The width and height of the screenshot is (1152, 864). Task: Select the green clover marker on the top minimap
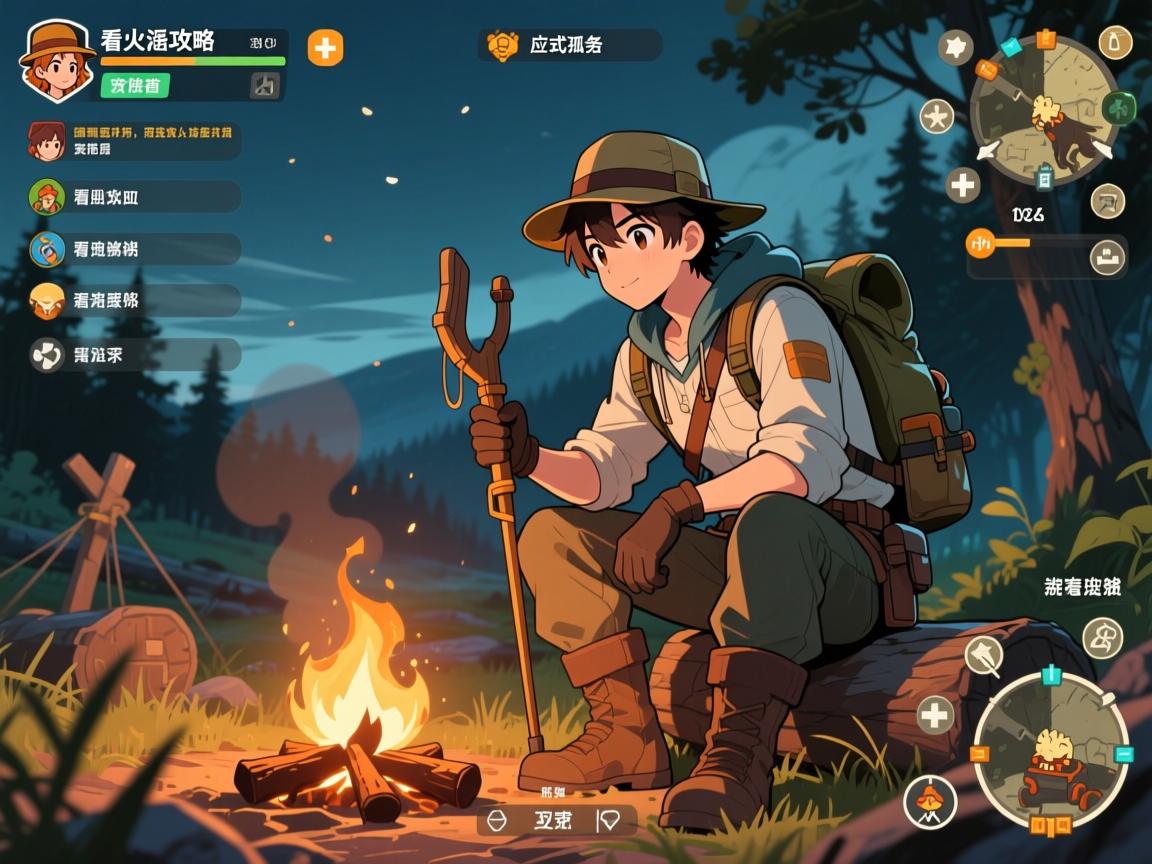(x=1117, y=106)
